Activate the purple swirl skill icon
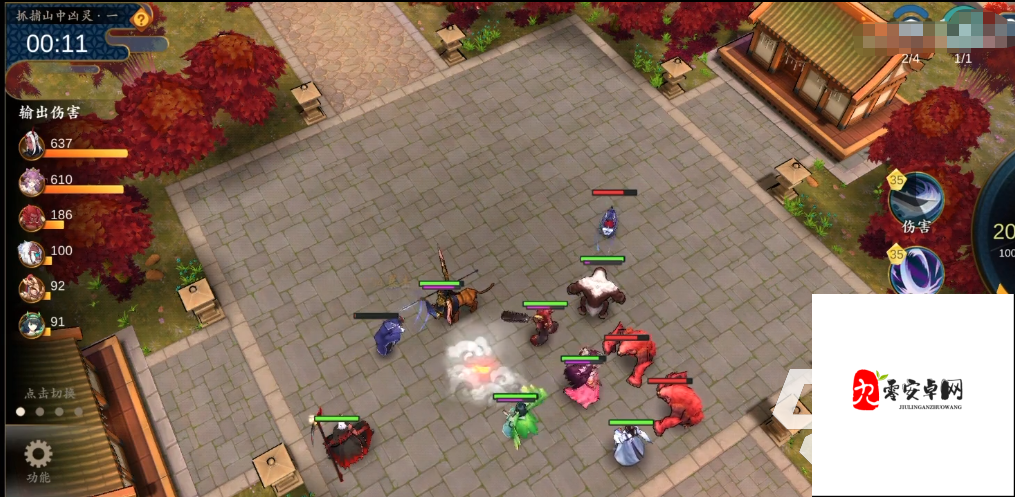1015x497 pixels. 916,271
